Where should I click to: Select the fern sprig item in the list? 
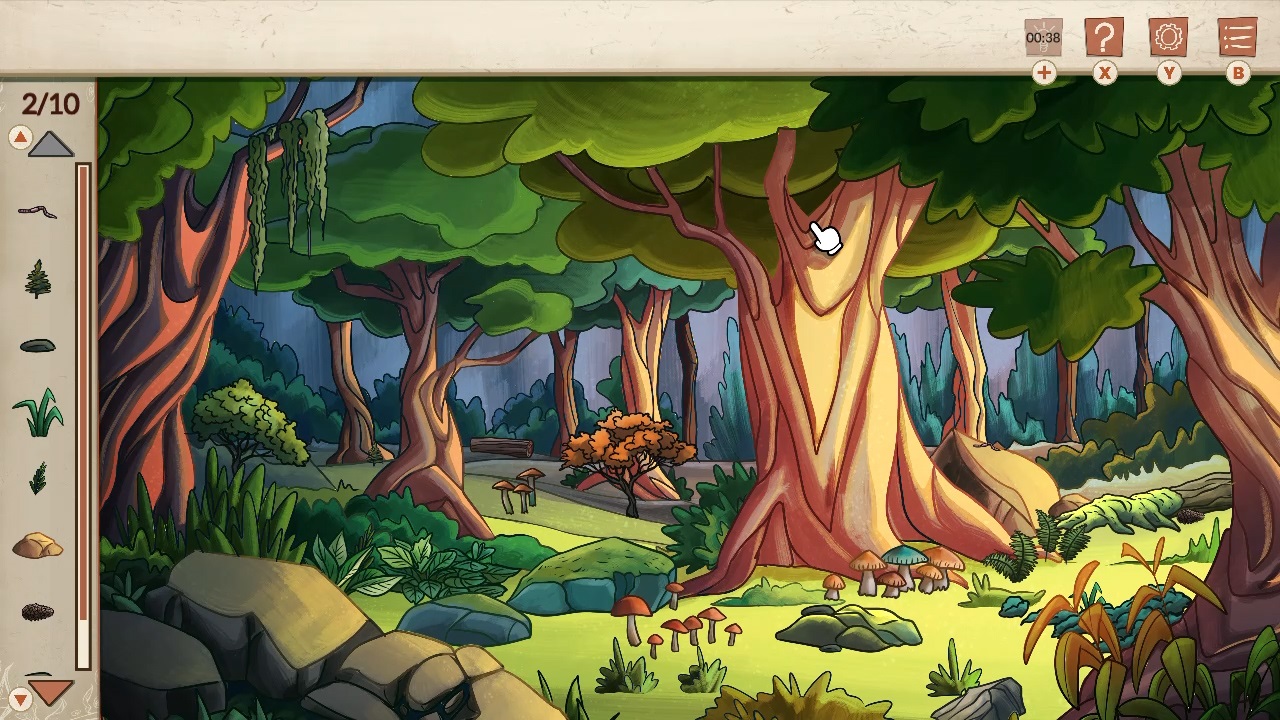pos(38,478)
